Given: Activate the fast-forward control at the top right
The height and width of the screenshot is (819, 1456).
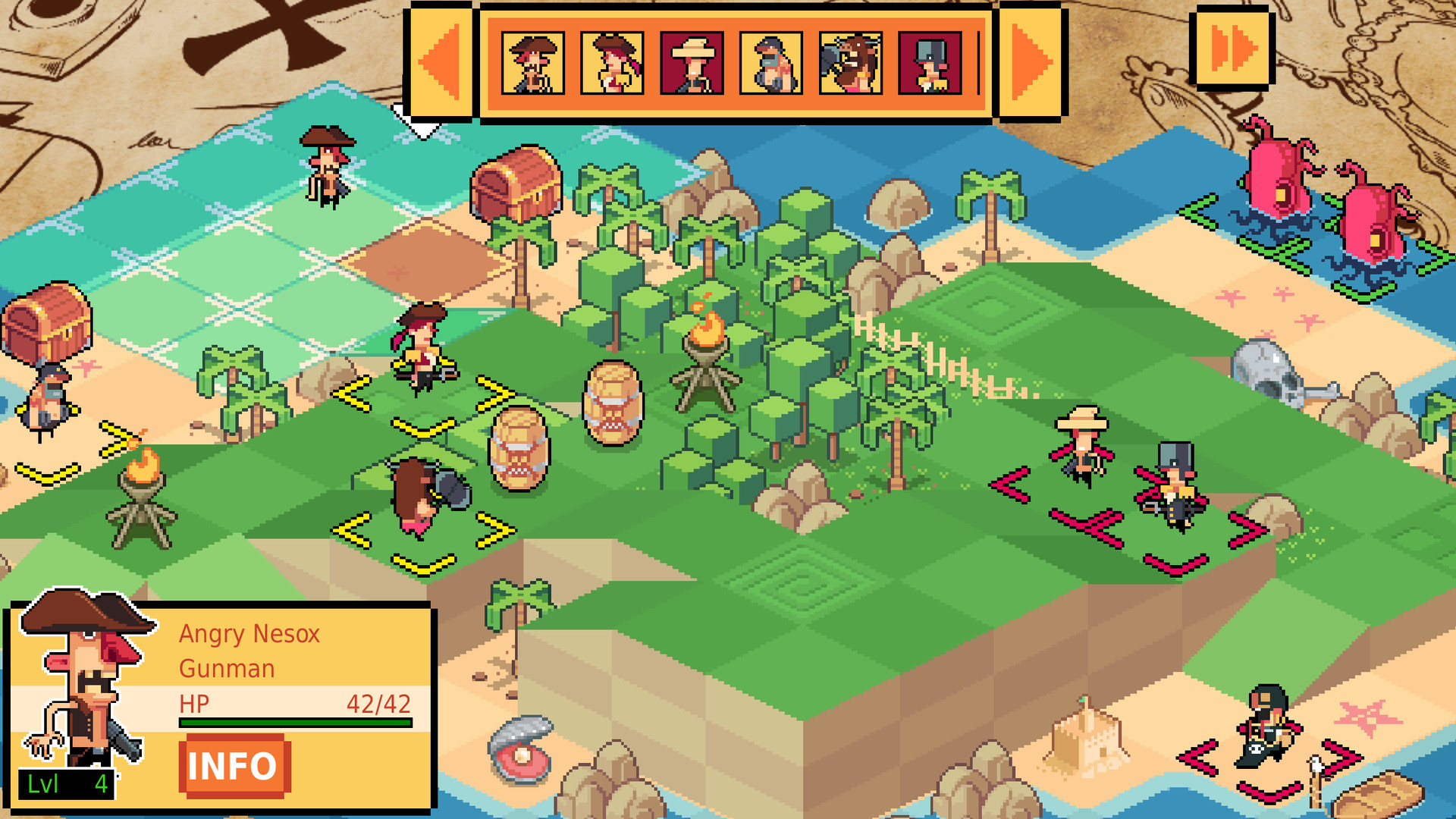Looking at the screenshot, I should 1232,49.
